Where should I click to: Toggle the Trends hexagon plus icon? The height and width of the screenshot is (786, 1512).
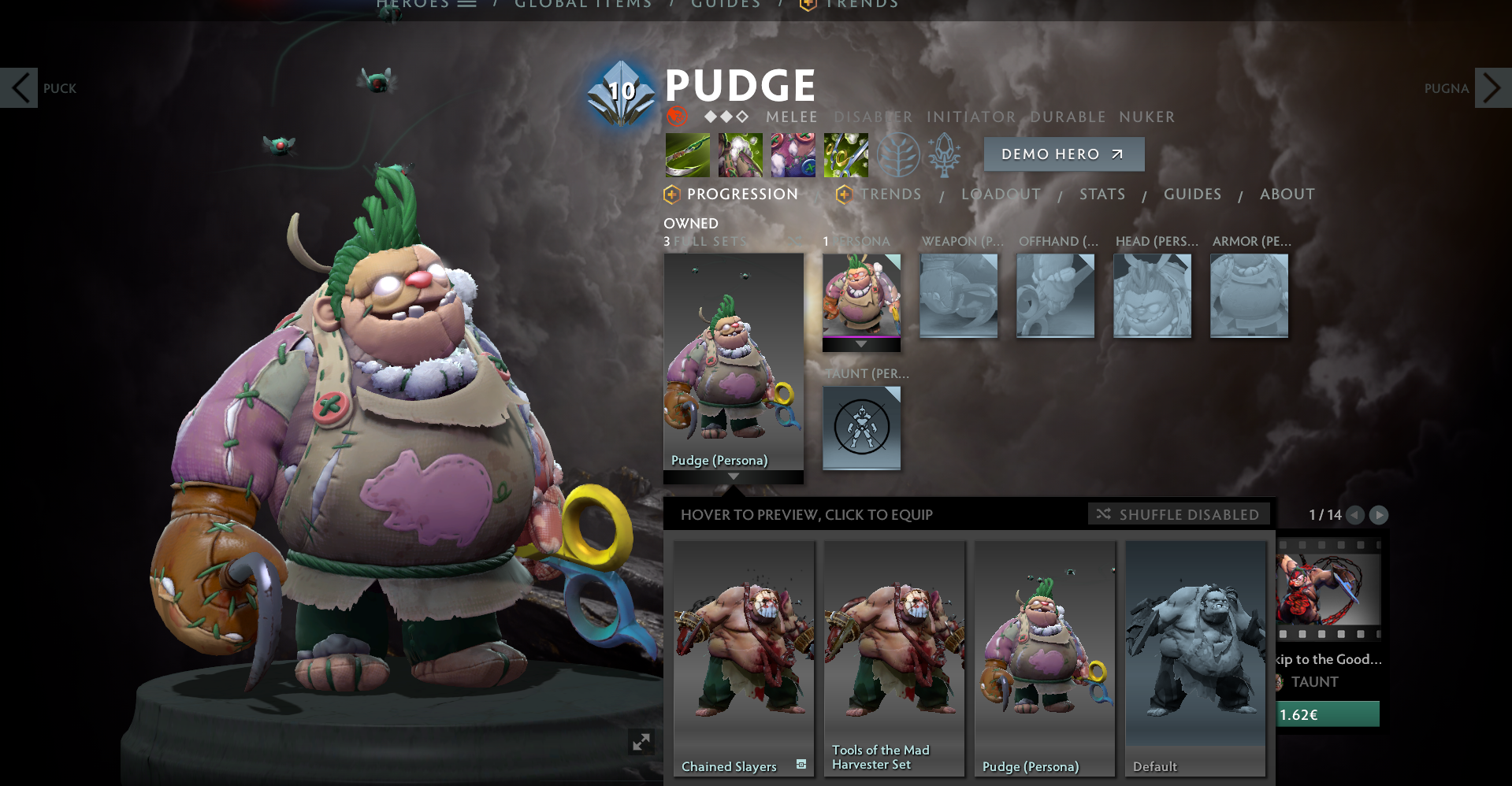pyautogui.click(x=845, y=194)
